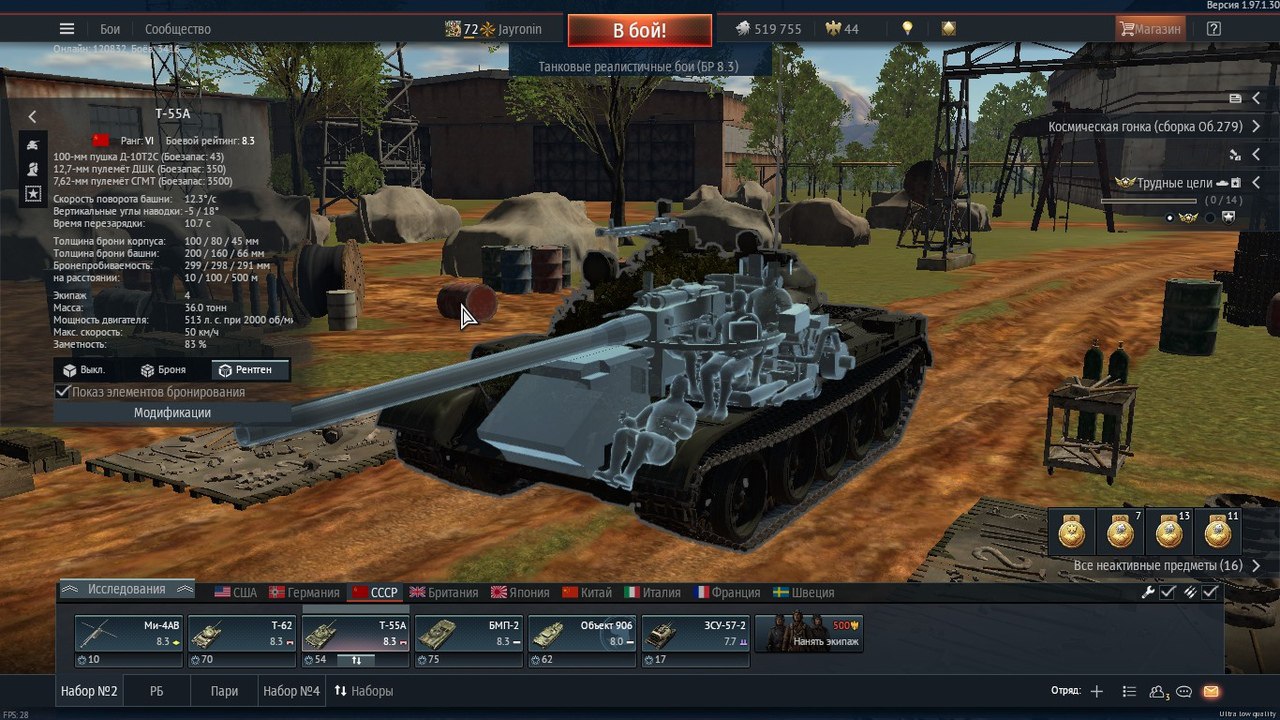The image size is (1280, 720).
Task: Open the hamburger main menu
Action: (67, 29)
